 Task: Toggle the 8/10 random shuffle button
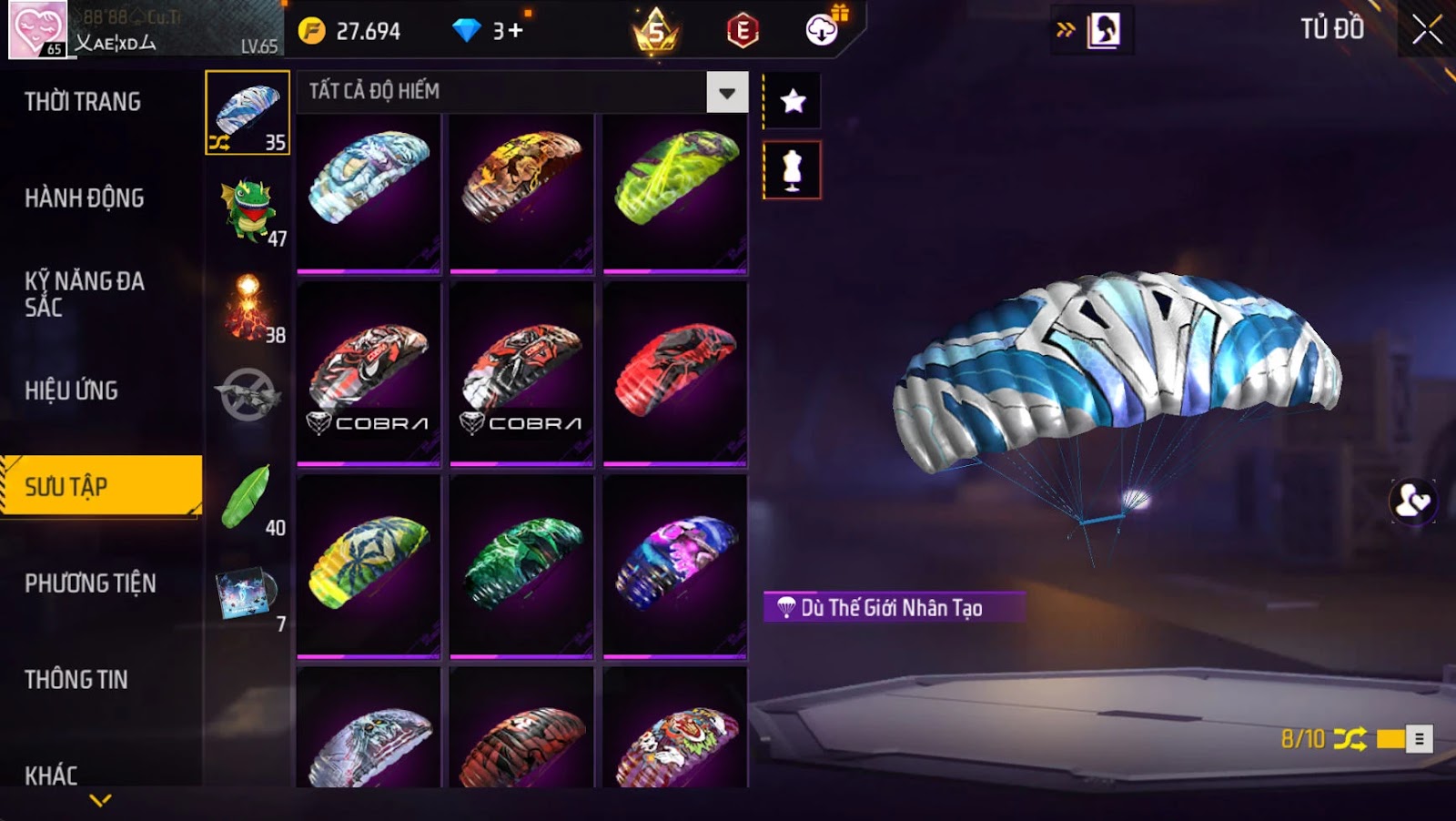tap(1350, 739)
